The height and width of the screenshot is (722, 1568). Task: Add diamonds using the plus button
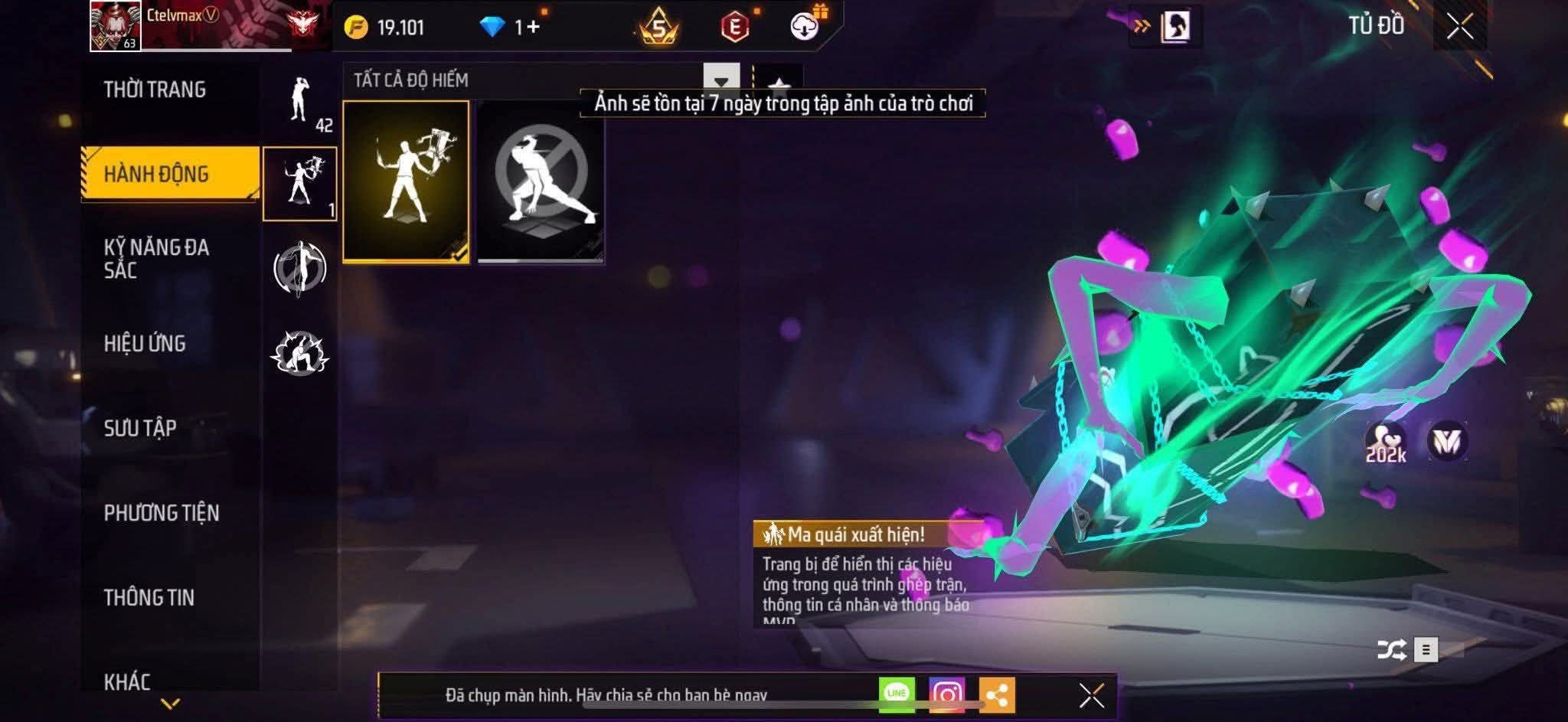click(x=533, y=28)
